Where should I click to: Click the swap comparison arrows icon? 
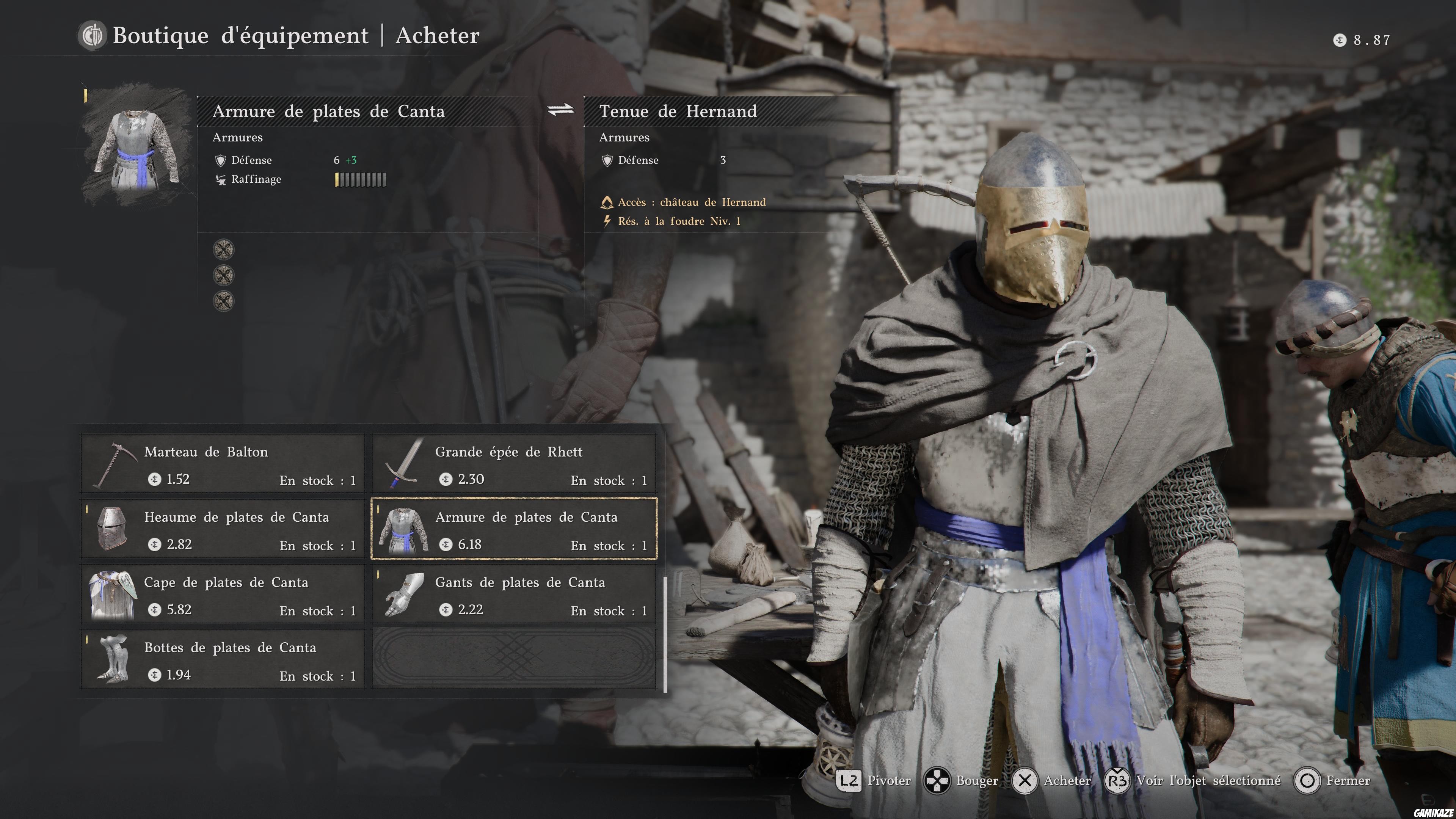tap(560, 110)
